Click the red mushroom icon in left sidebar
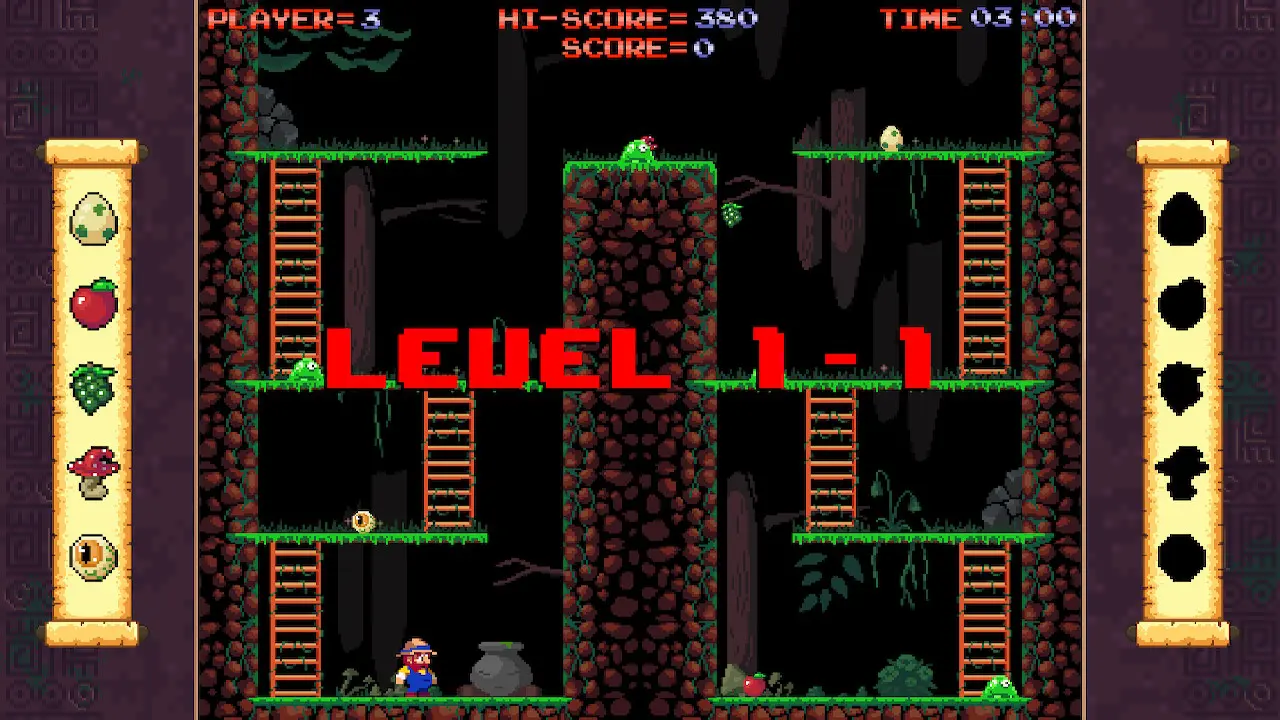 [95, 468]
